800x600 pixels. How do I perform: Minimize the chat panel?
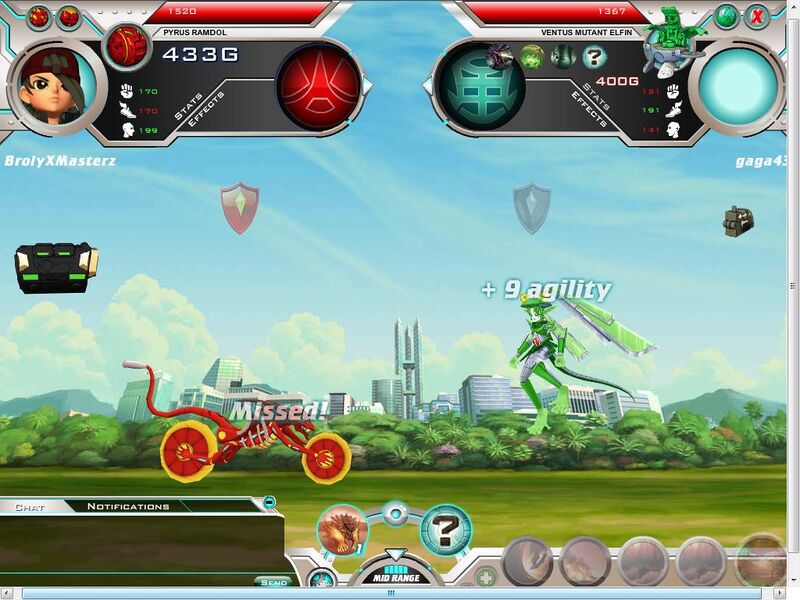tap(269, 502)
